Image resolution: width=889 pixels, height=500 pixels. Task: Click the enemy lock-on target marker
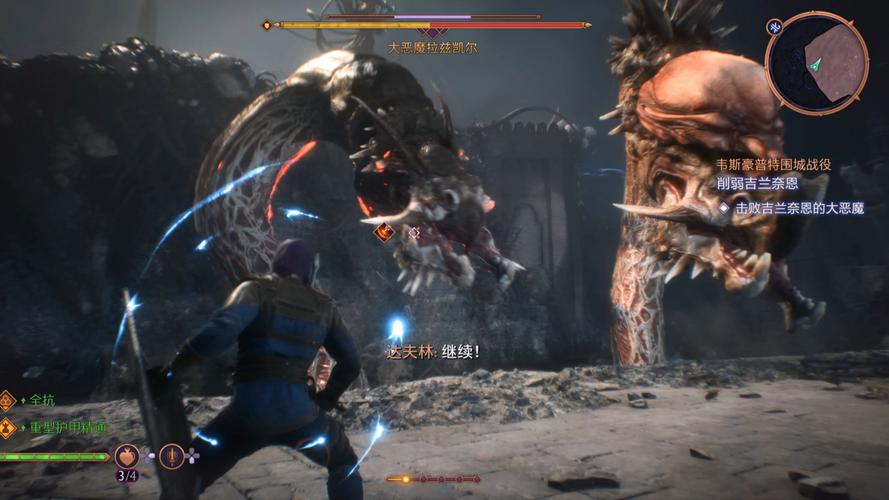pyautogui.click(x=414, y=232)
